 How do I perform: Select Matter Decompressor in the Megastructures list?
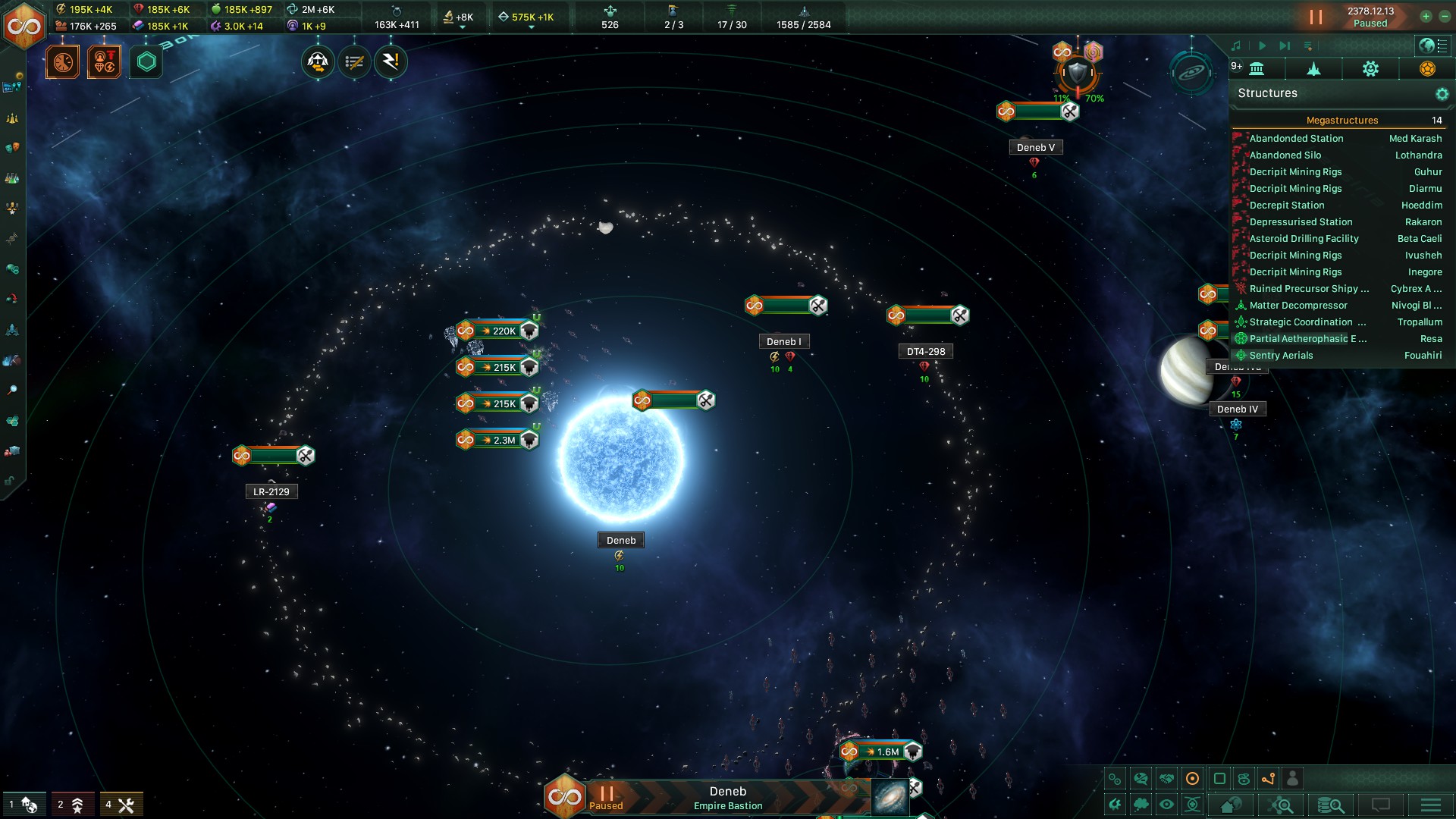[1298, 306]
